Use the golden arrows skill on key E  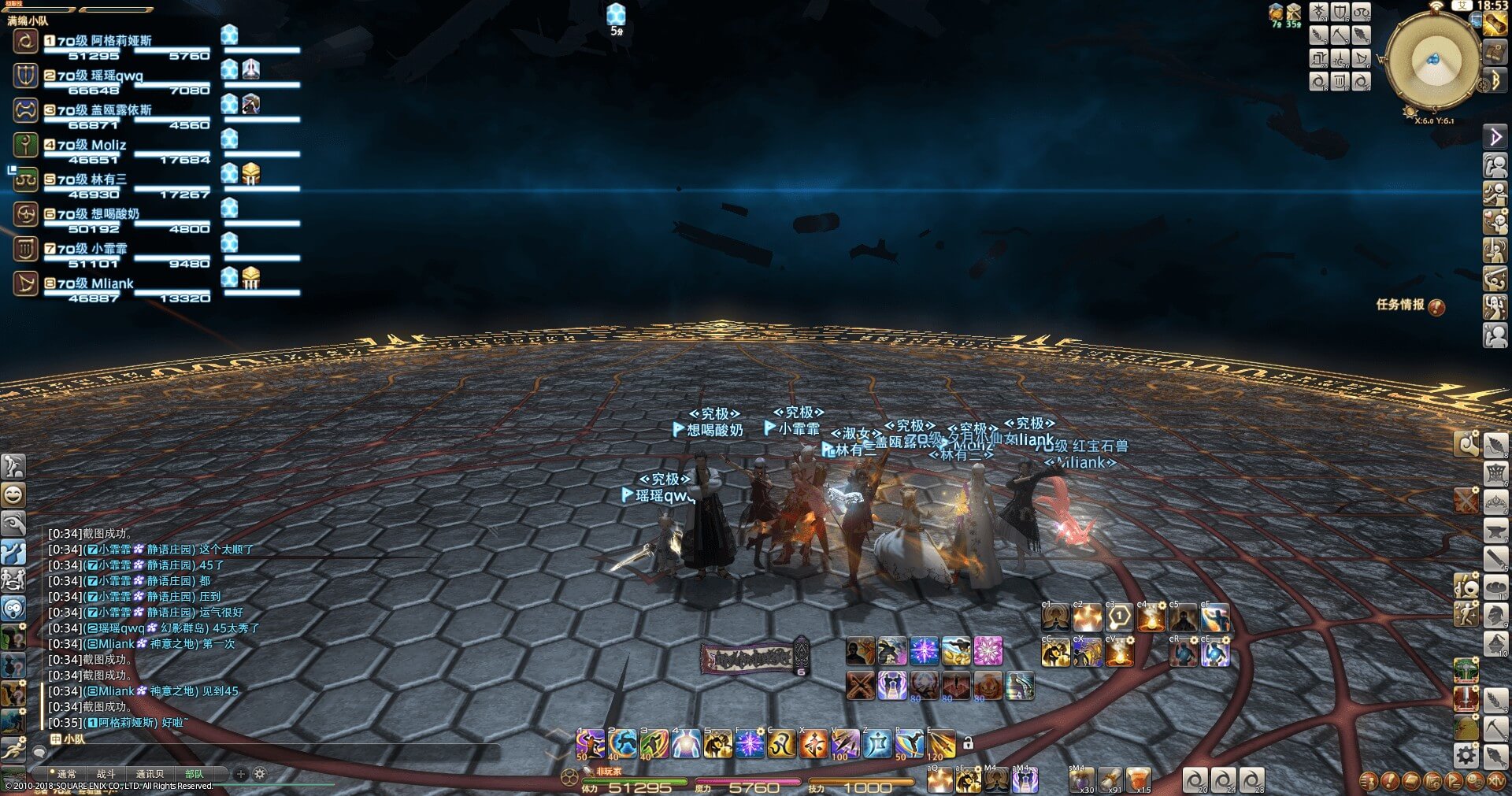pos(940,744)
